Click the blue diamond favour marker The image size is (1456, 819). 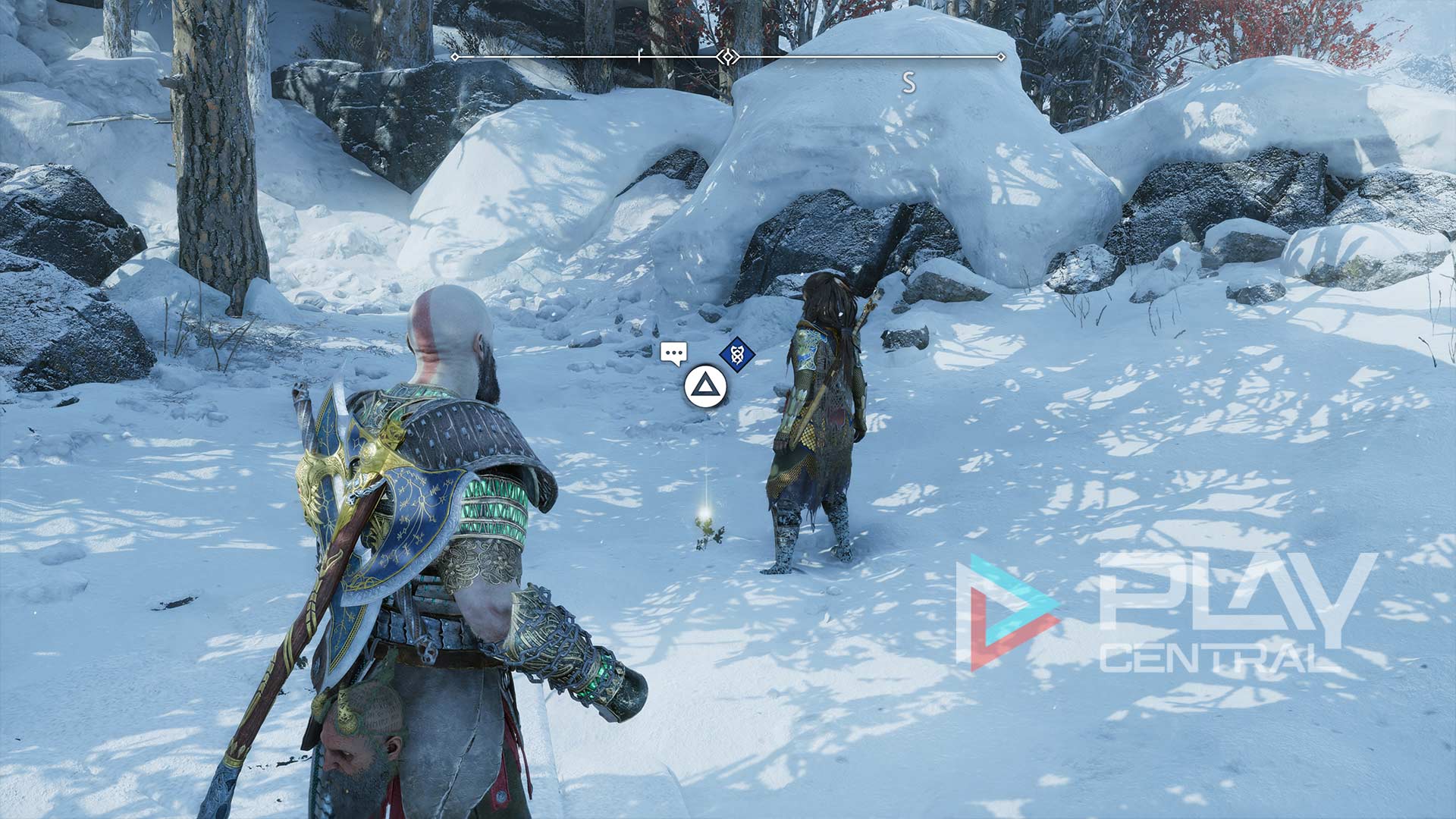tap(736, 354)
